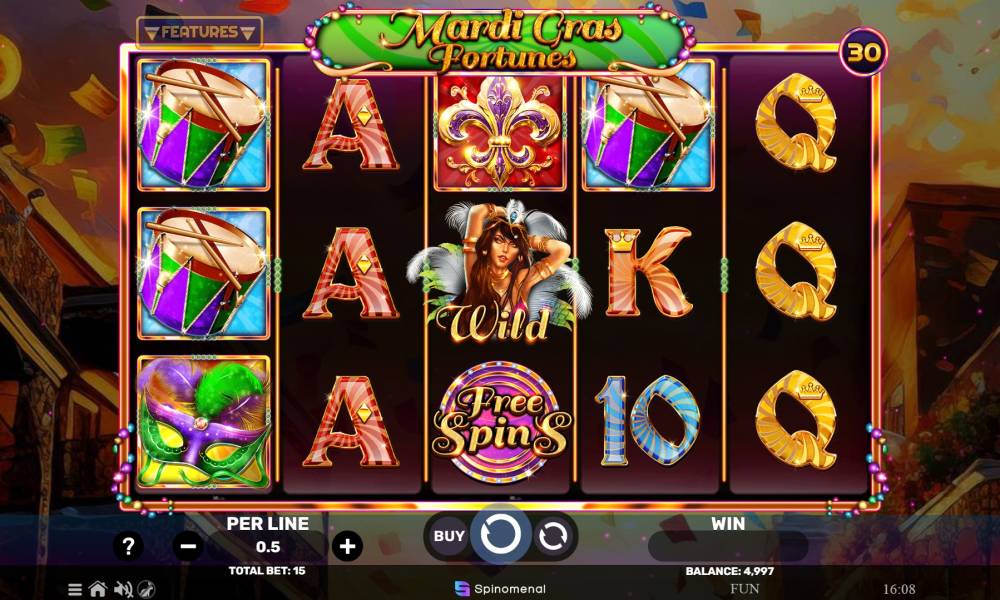Toggle the muted sound icon
The height and width of the screenshot is (600, 1000).
(123, 589)
